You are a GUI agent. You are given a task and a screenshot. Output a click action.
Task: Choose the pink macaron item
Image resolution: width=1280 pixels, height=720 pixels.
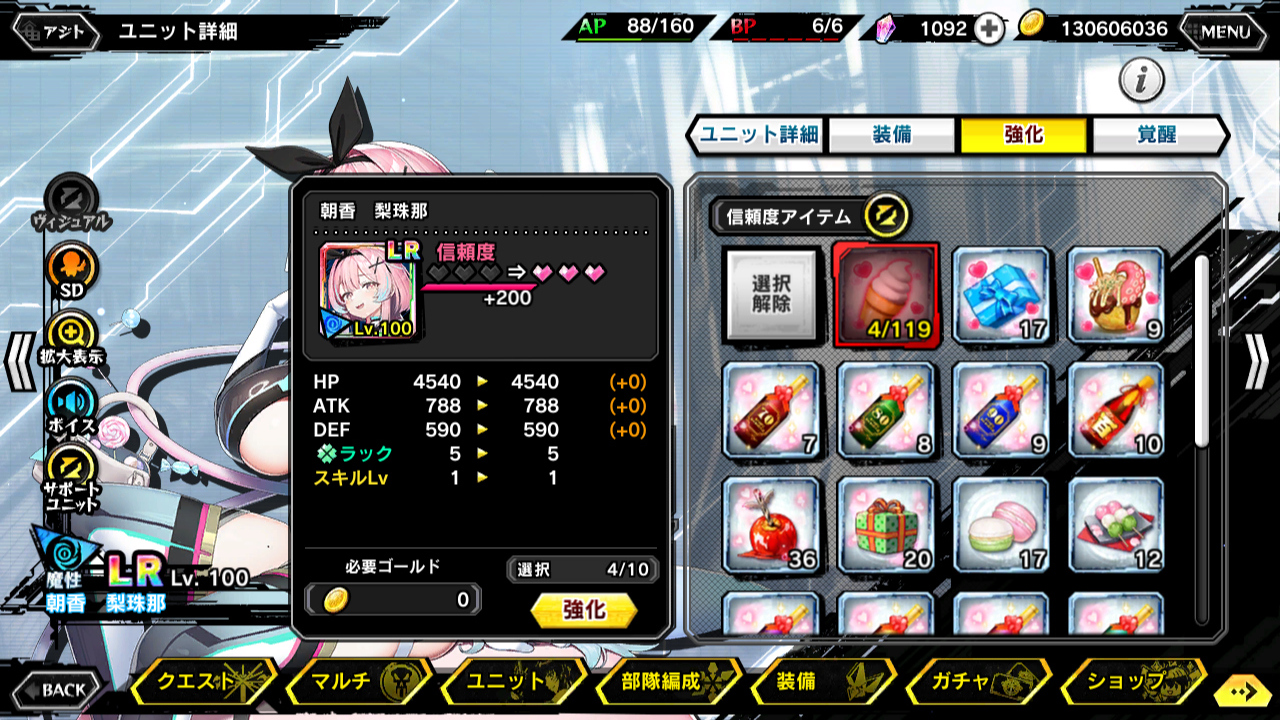click(x=1002, y=525)
